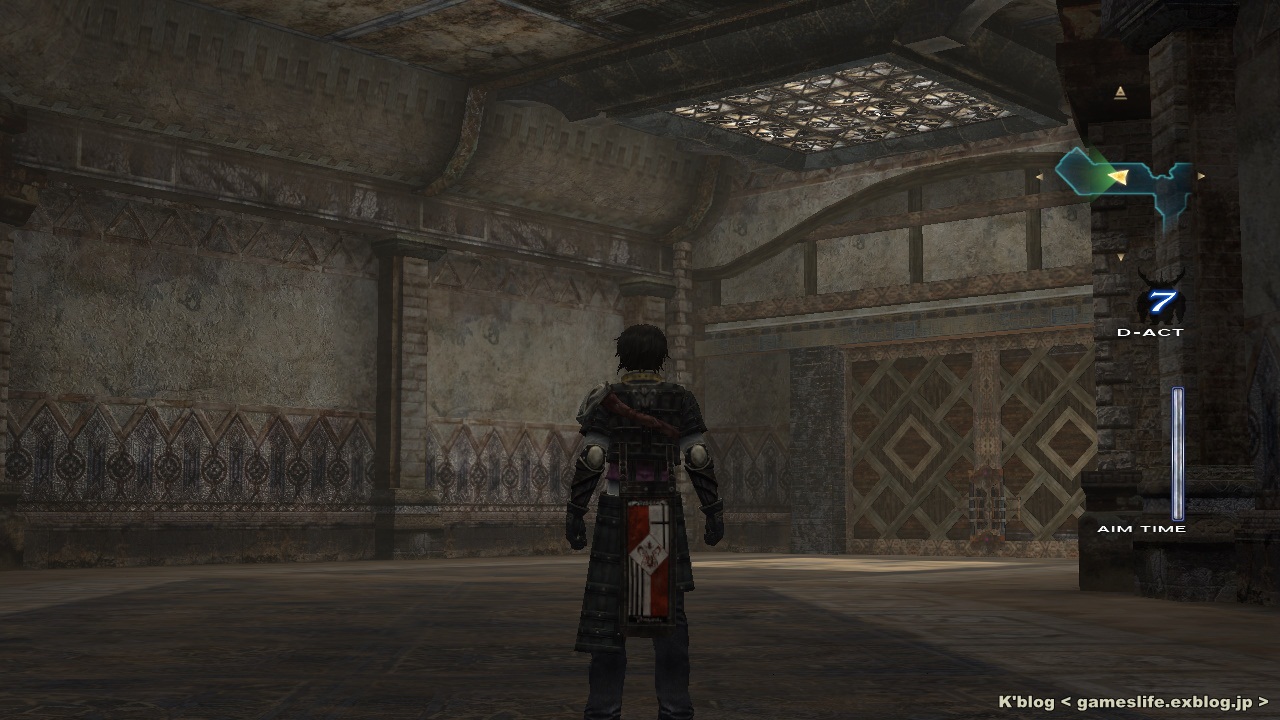Select the D-ACT counter icon
This screenshot has width=1280, height=720.
pyautogui.click(x=1160, y=301)
